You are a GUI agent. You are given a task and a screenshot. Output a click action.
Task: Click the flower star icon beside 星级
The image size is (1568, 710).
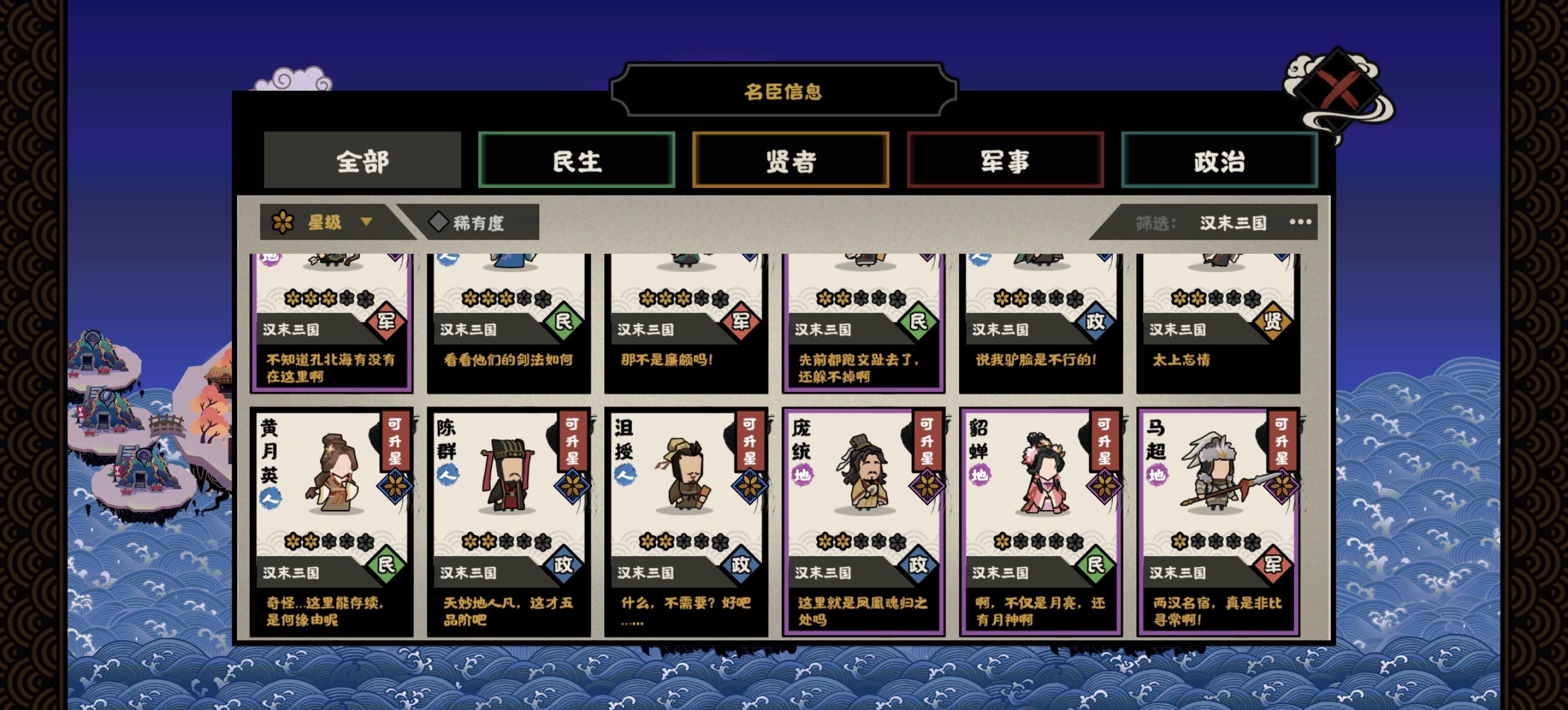pos(284,222)
